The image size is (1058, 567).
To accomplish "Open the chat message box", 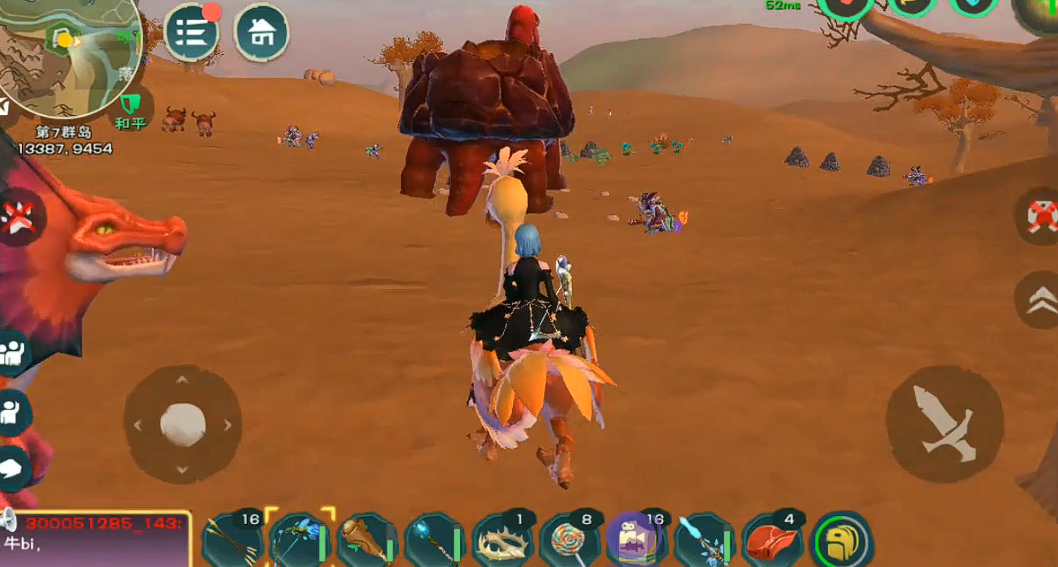I will [x=95, y=538].
